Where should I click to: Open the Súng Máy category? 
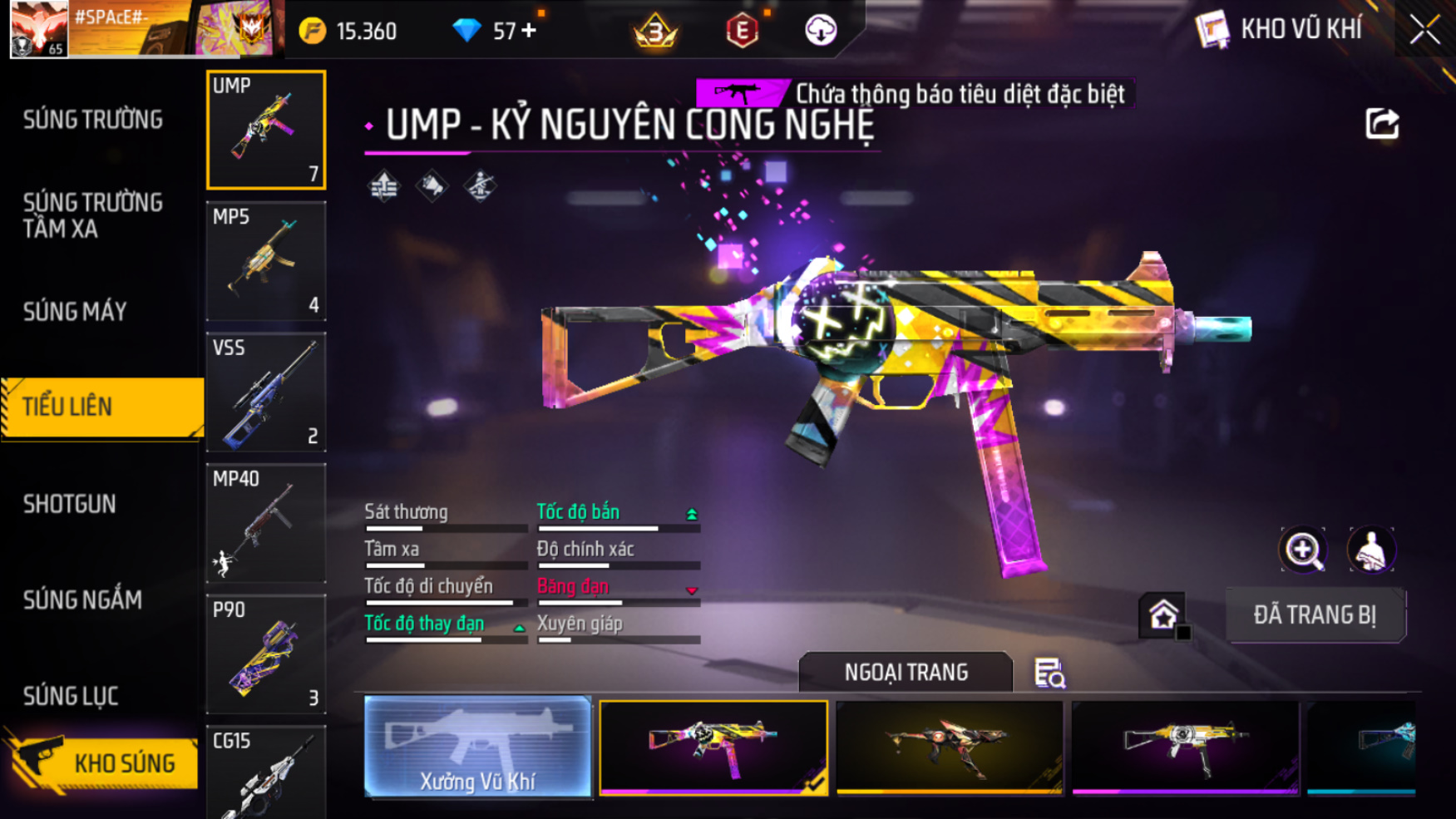(75, 312)
